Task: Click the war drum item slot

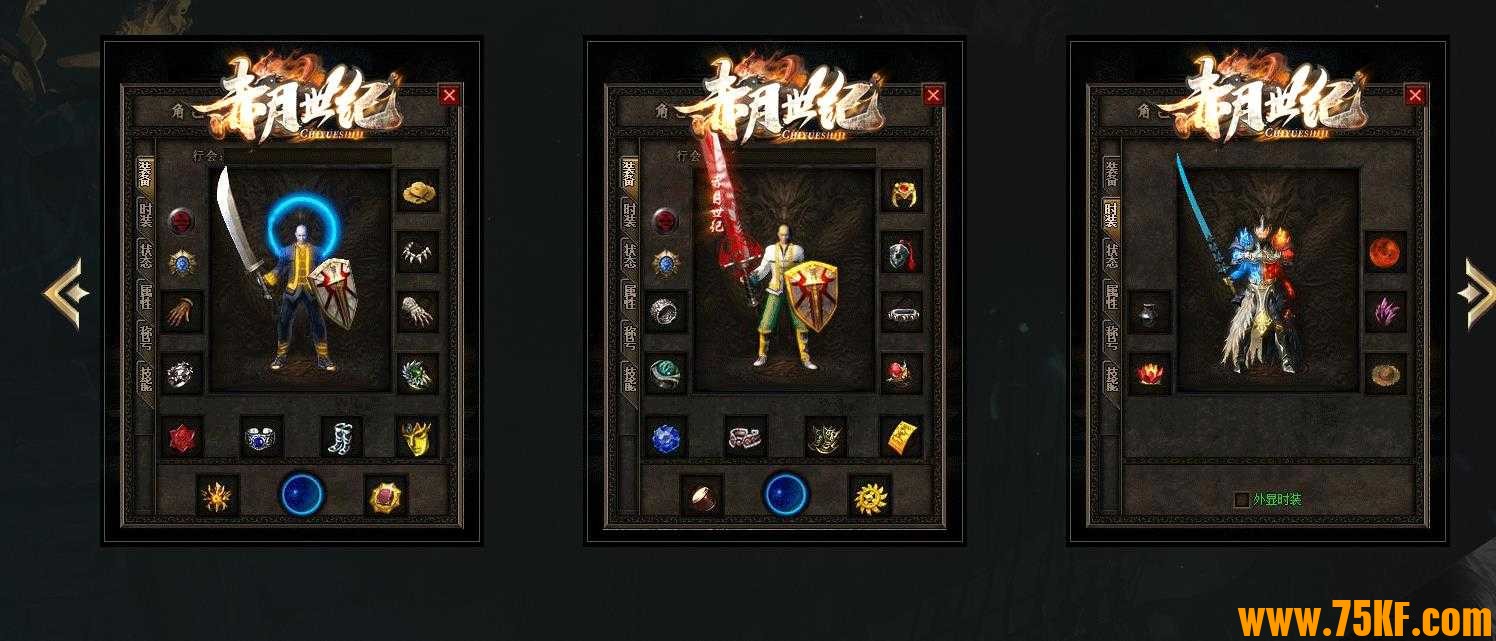Action: [701, 495]
